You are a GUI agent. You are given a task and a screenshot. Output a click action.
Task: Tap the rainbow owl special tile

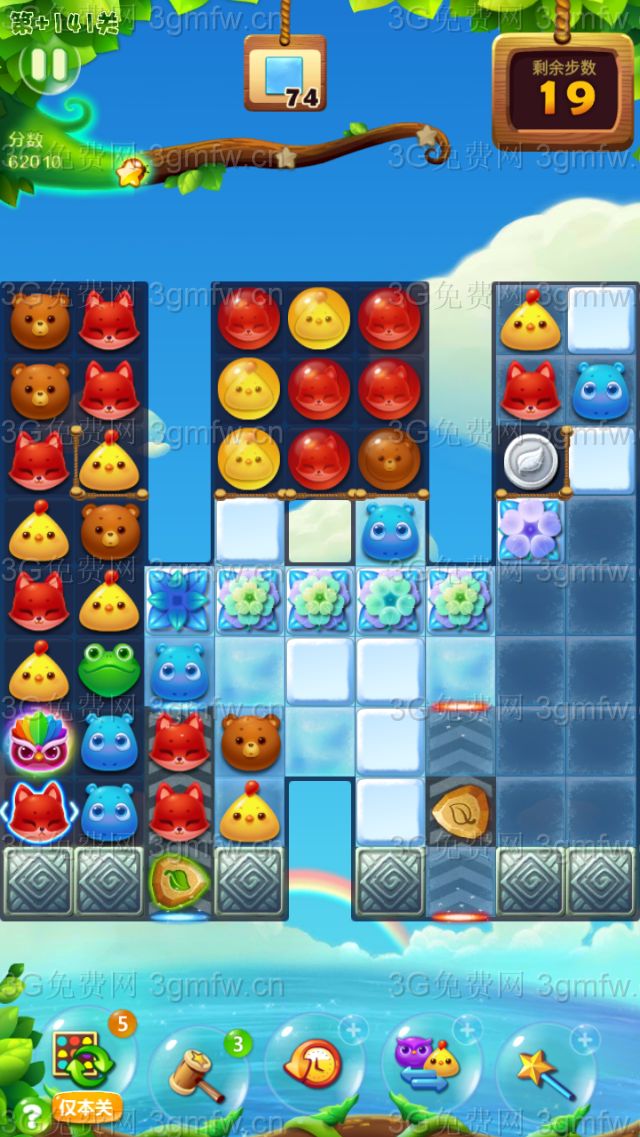click(x=39, y=742)
